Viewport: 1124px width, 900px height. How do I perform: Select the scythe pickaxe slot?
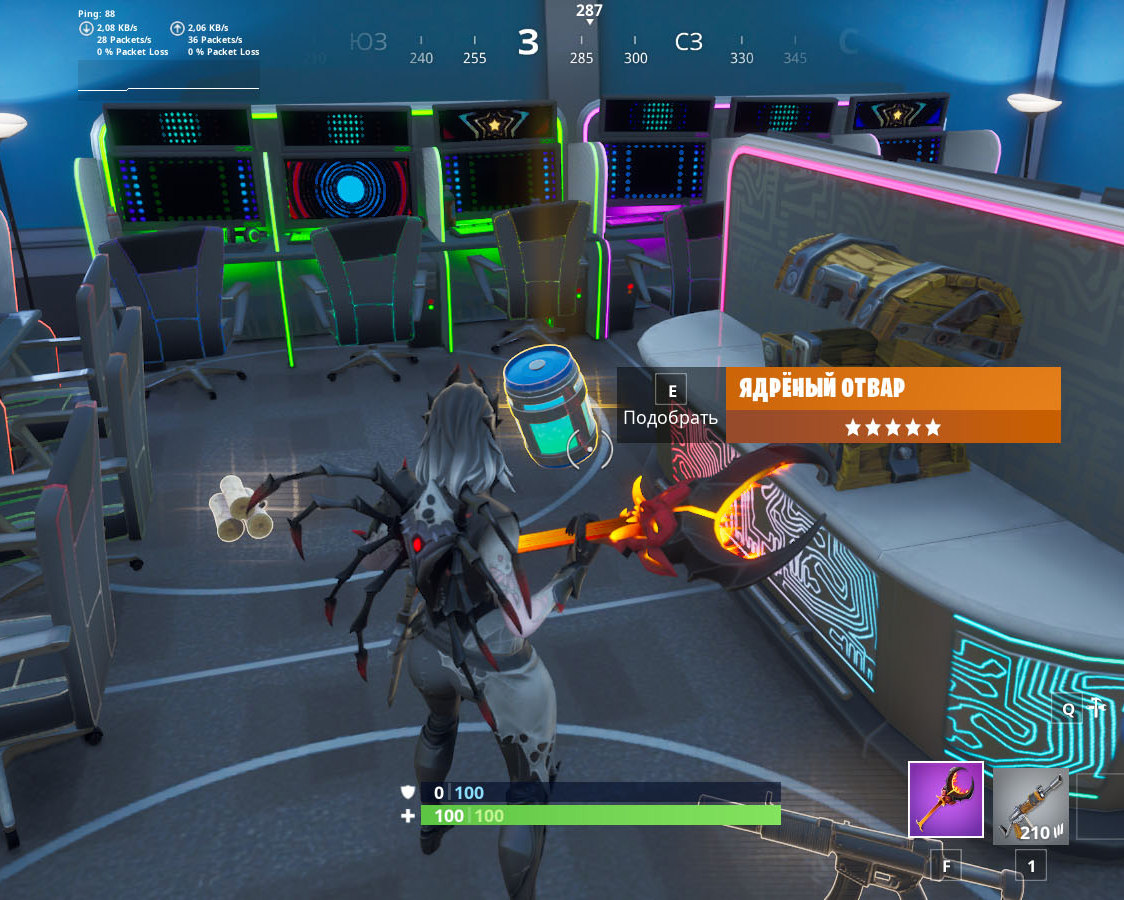(x=945, y=799)
